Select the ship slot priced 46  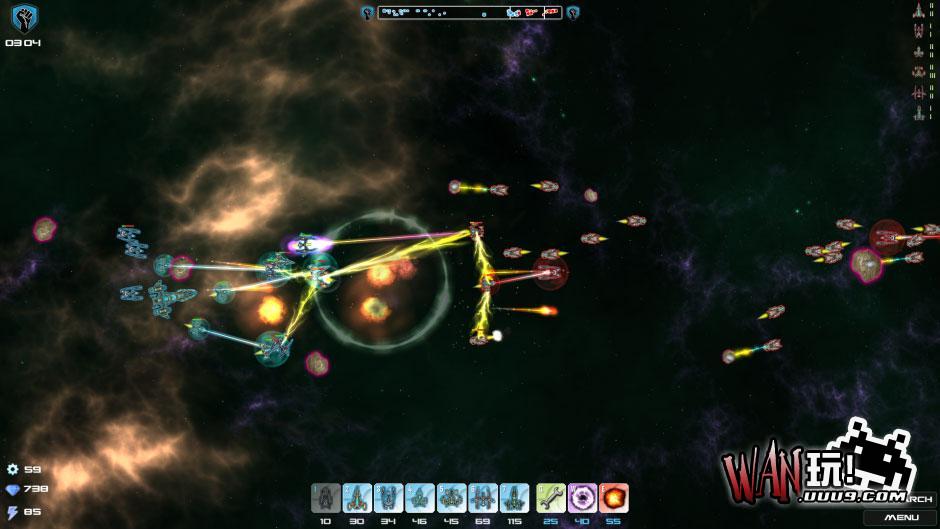(420, 497)
